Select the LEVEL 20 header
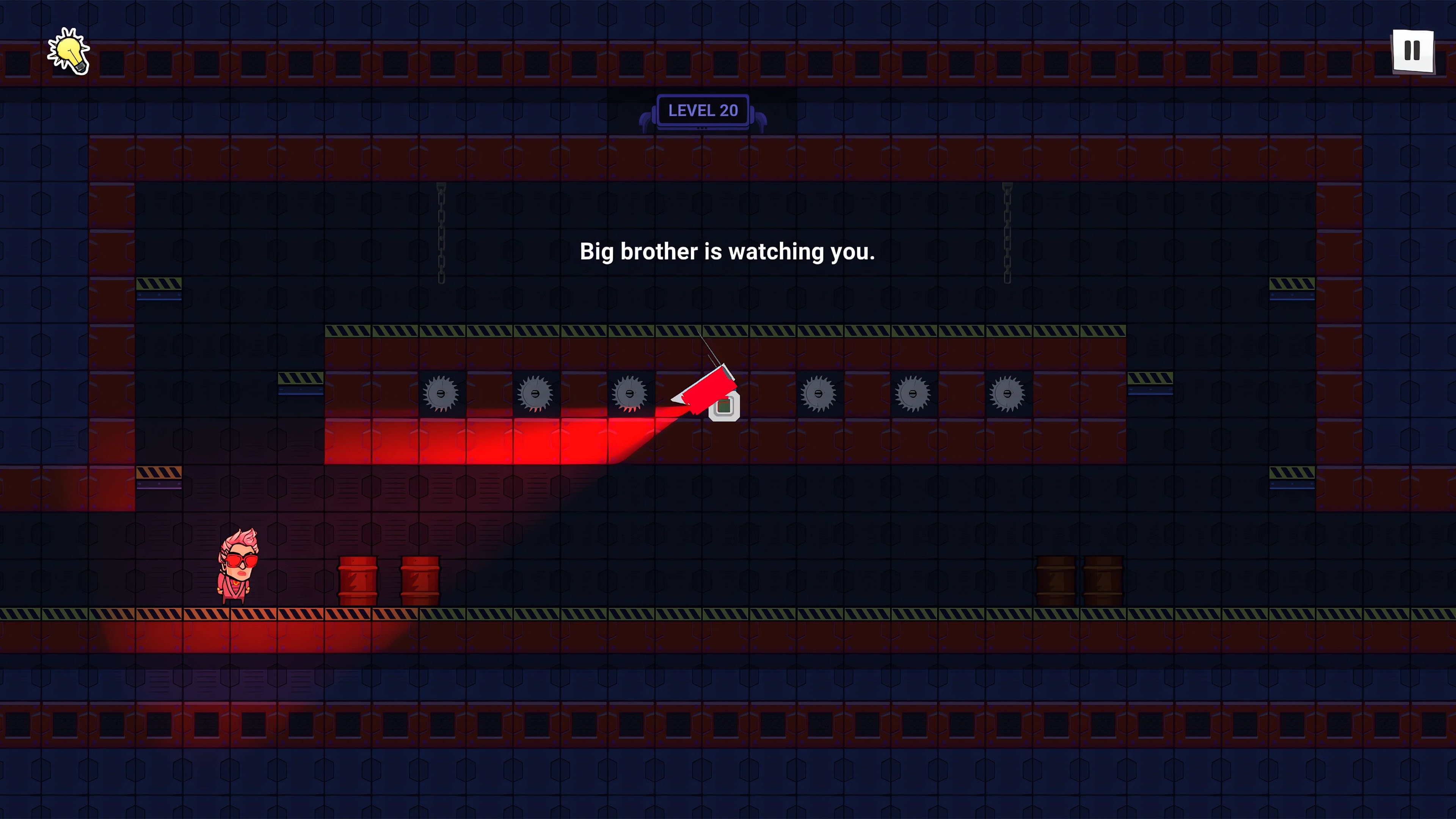Screen dimensions: 1456x819 (x=703, y=110)
